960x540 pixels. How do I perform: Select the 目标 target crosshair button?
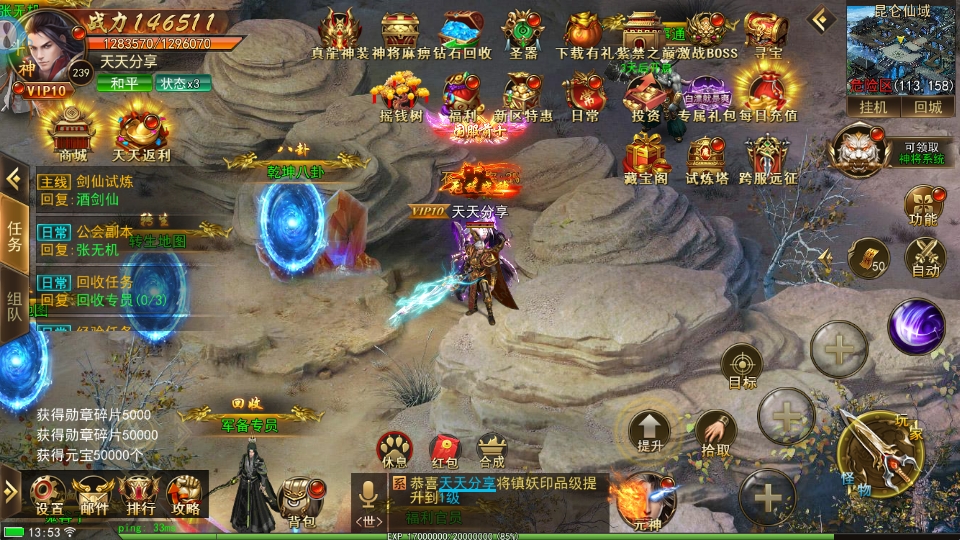coord(742,364)
